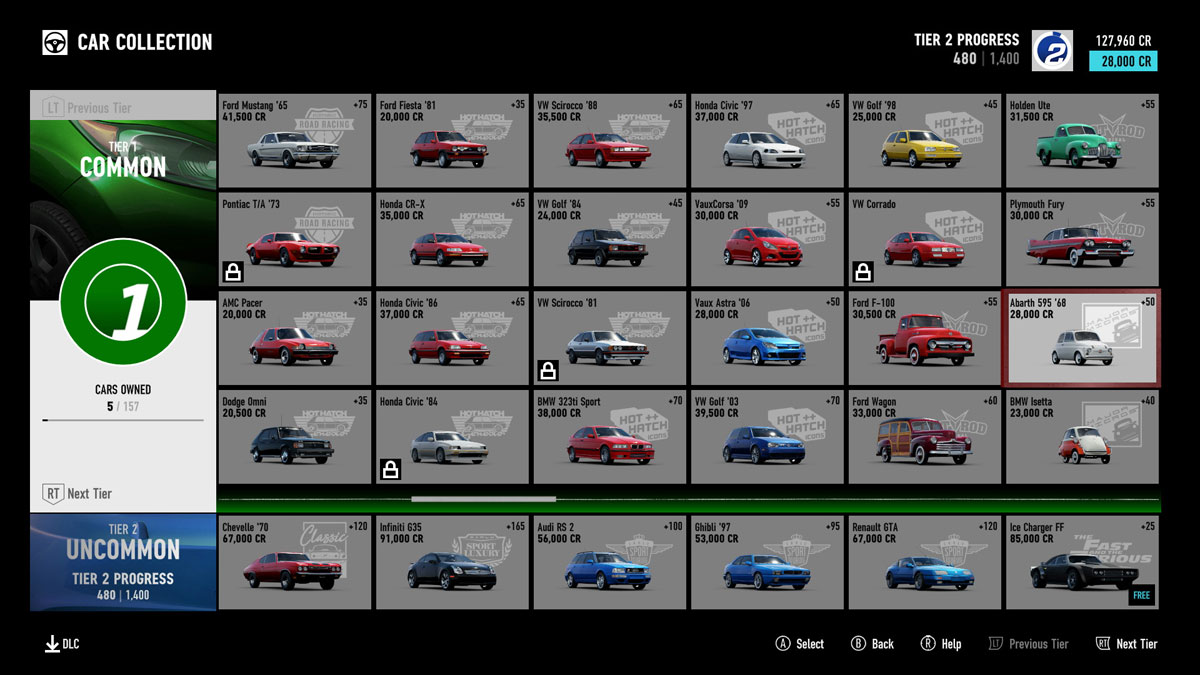Select the Honda Civic '97 tile

pos(767,141)
